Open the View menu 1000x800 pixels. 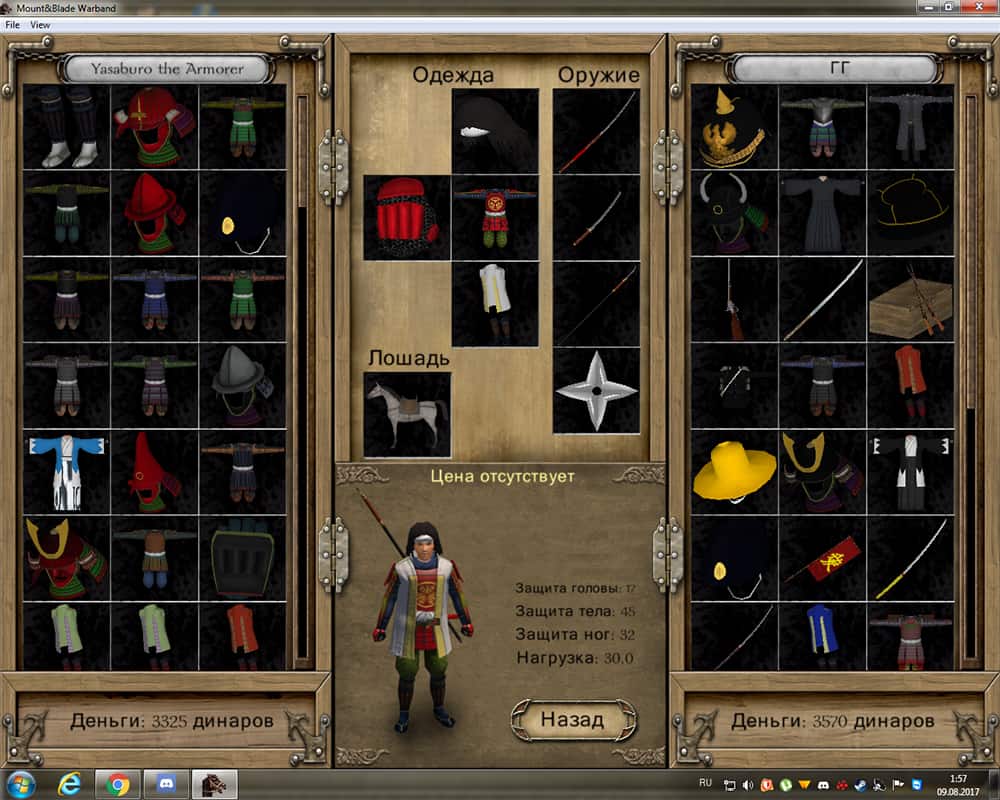point(40,24)
